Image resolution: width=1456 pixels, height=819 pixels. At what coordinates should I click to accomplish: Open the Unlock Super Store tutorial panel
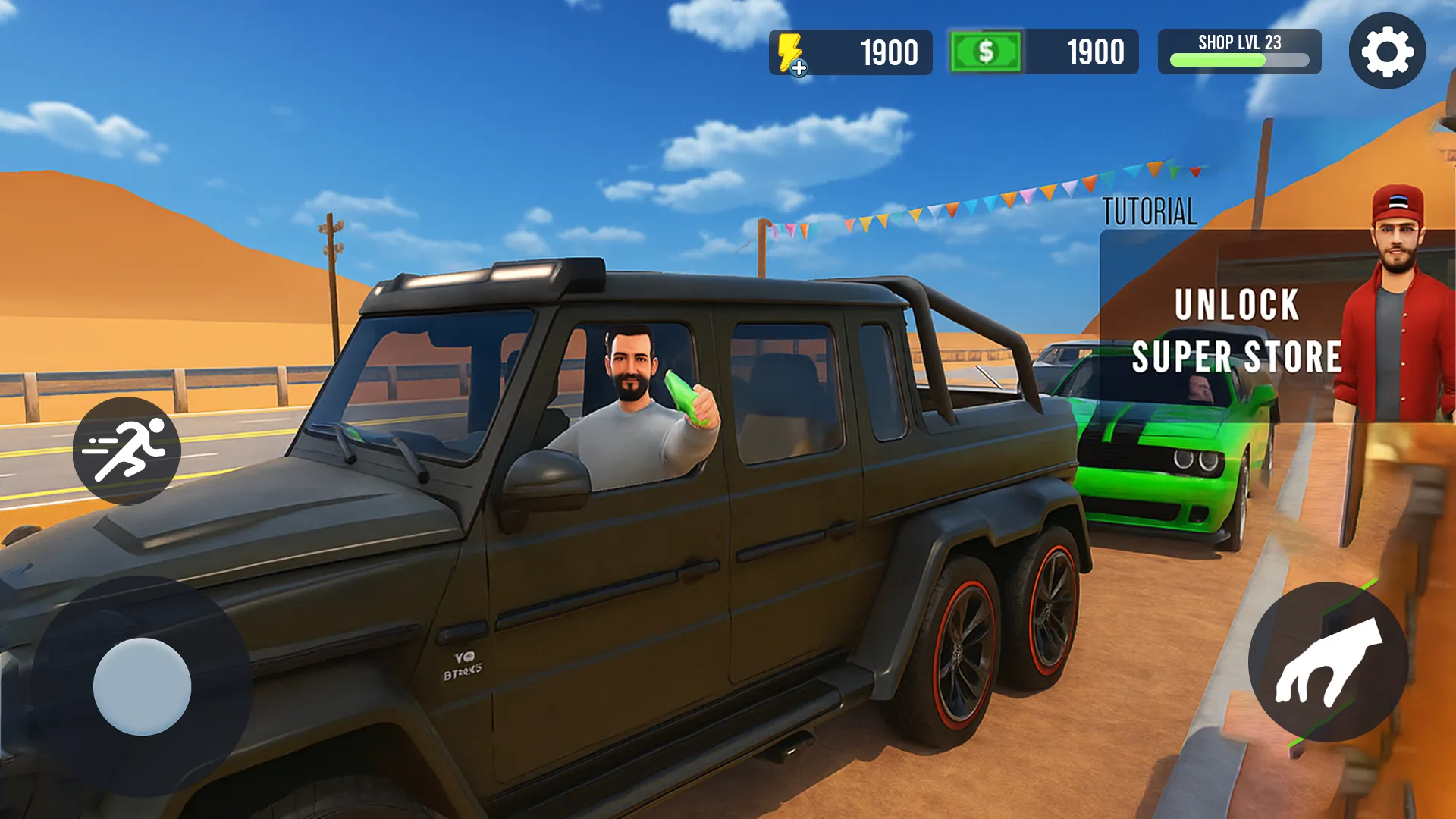1236,328
